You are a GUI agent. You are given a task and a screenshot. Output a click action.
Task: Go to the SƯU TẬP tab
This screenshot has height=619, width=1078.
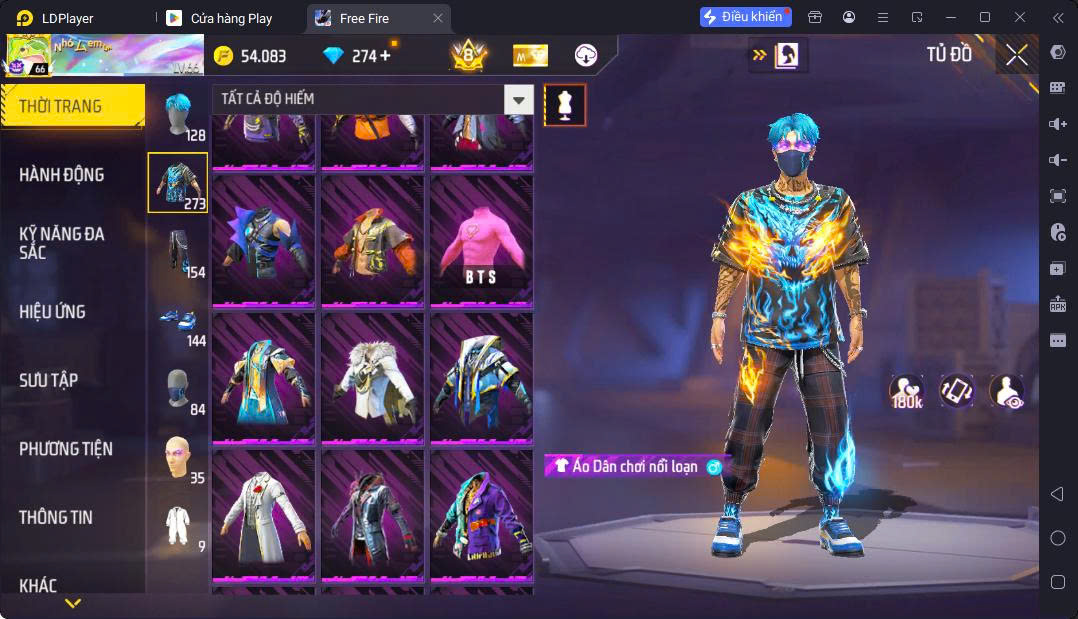[49, 380]
